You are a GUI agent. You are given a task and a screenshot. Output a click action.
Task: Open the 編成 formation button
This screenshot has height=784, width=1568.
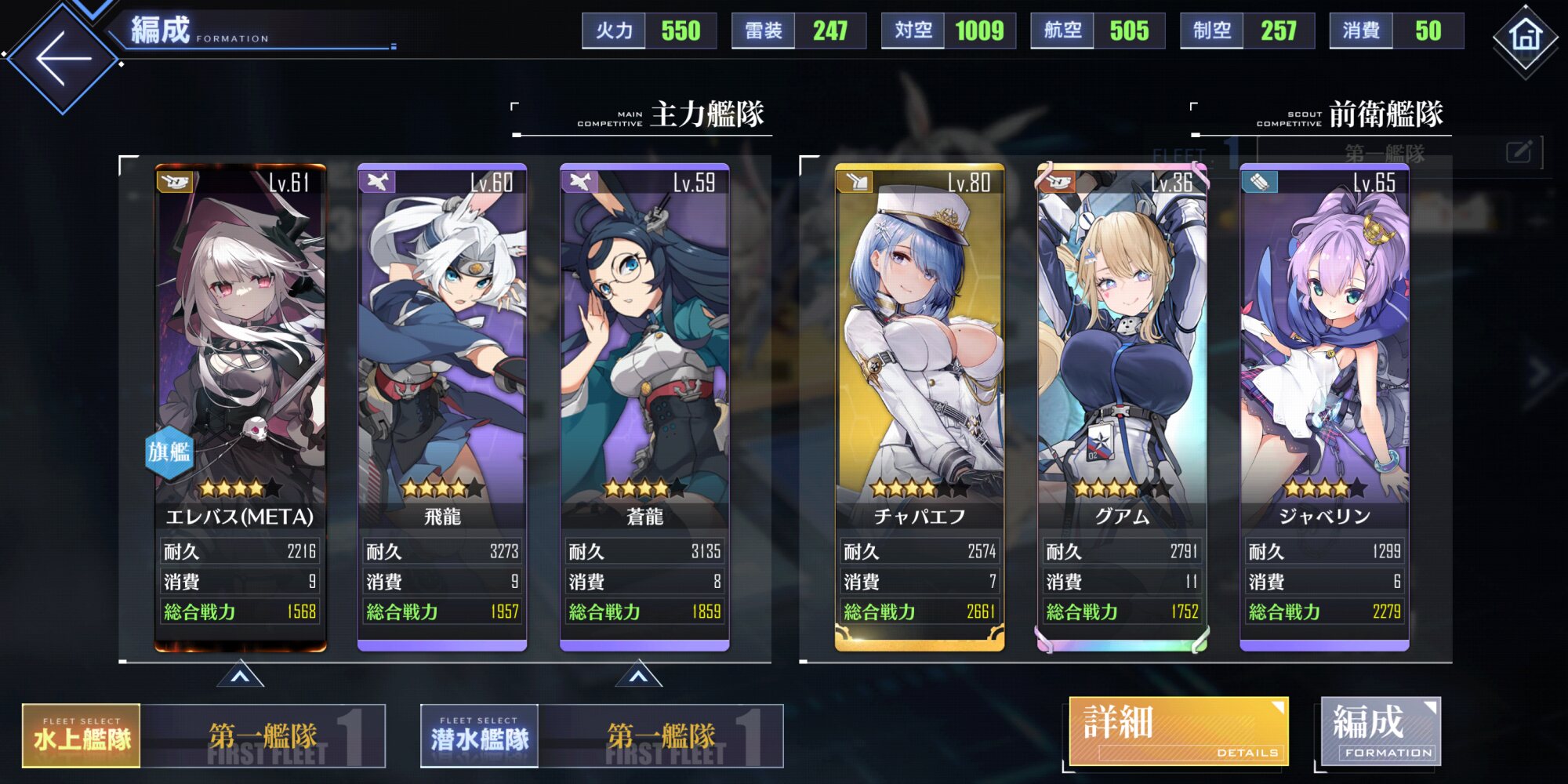[x=1381, y=731]
